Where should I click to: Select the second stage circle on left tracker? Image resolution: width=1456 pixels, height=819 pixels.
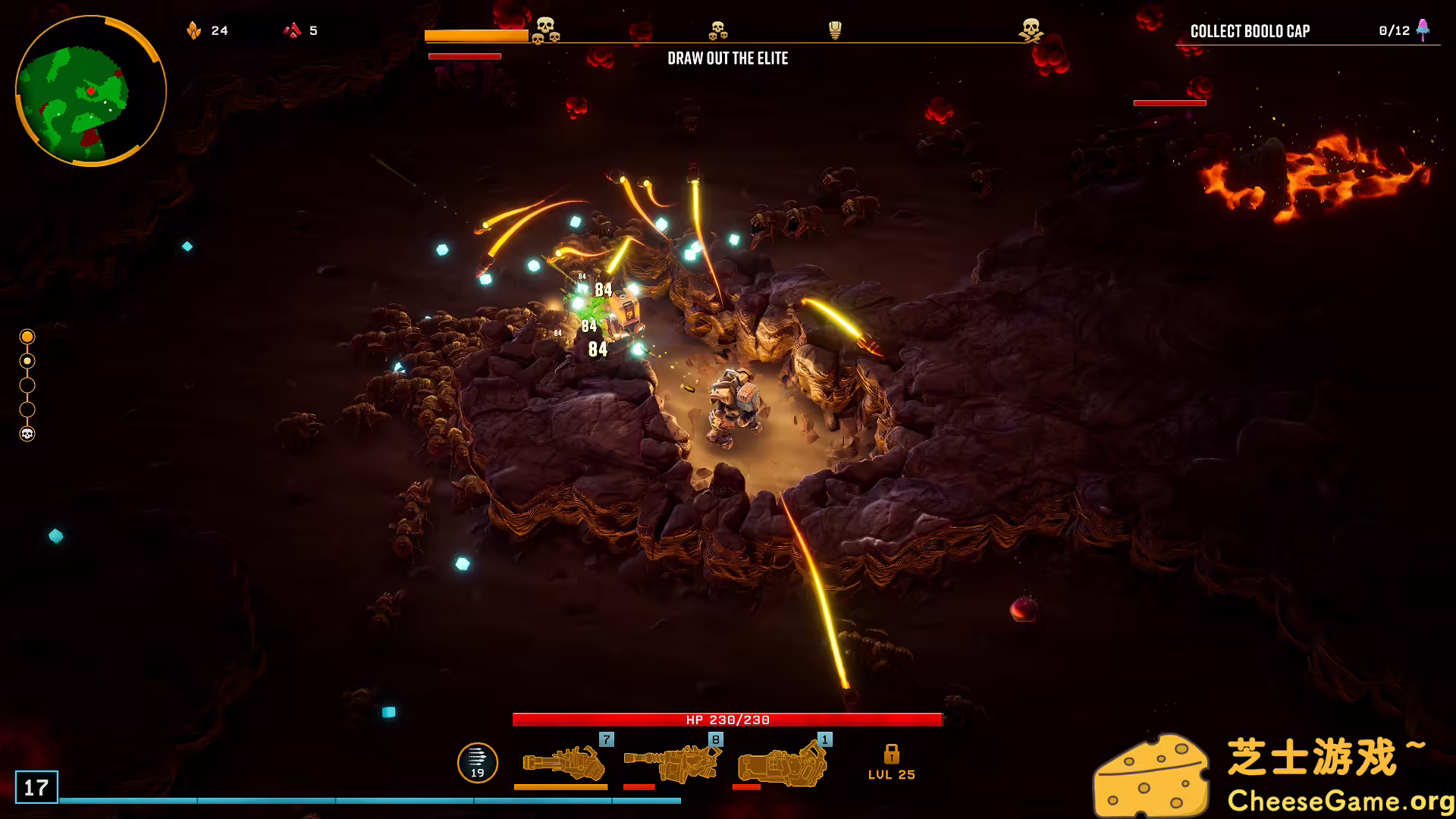pyautogui.click(x=28, y=362)
